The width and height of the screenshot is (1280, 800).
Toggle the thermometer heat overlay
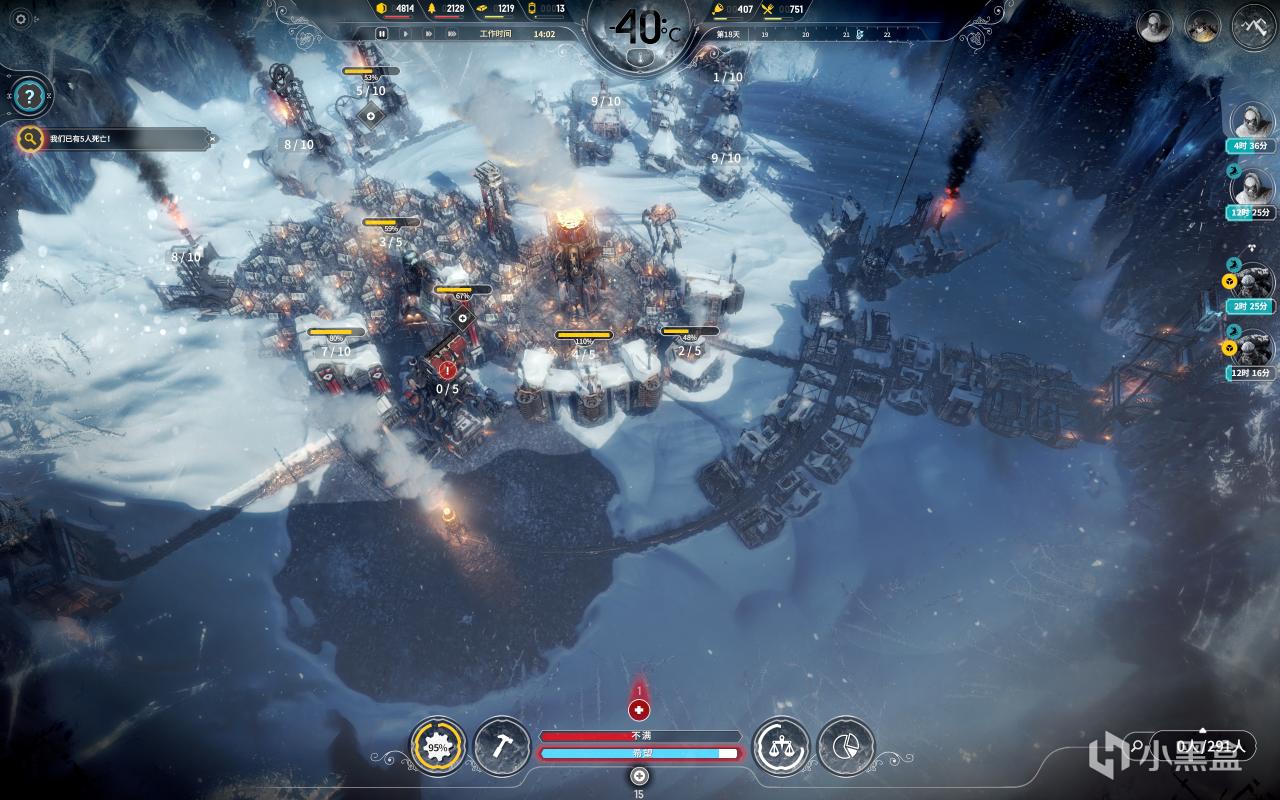coord(638,58)
